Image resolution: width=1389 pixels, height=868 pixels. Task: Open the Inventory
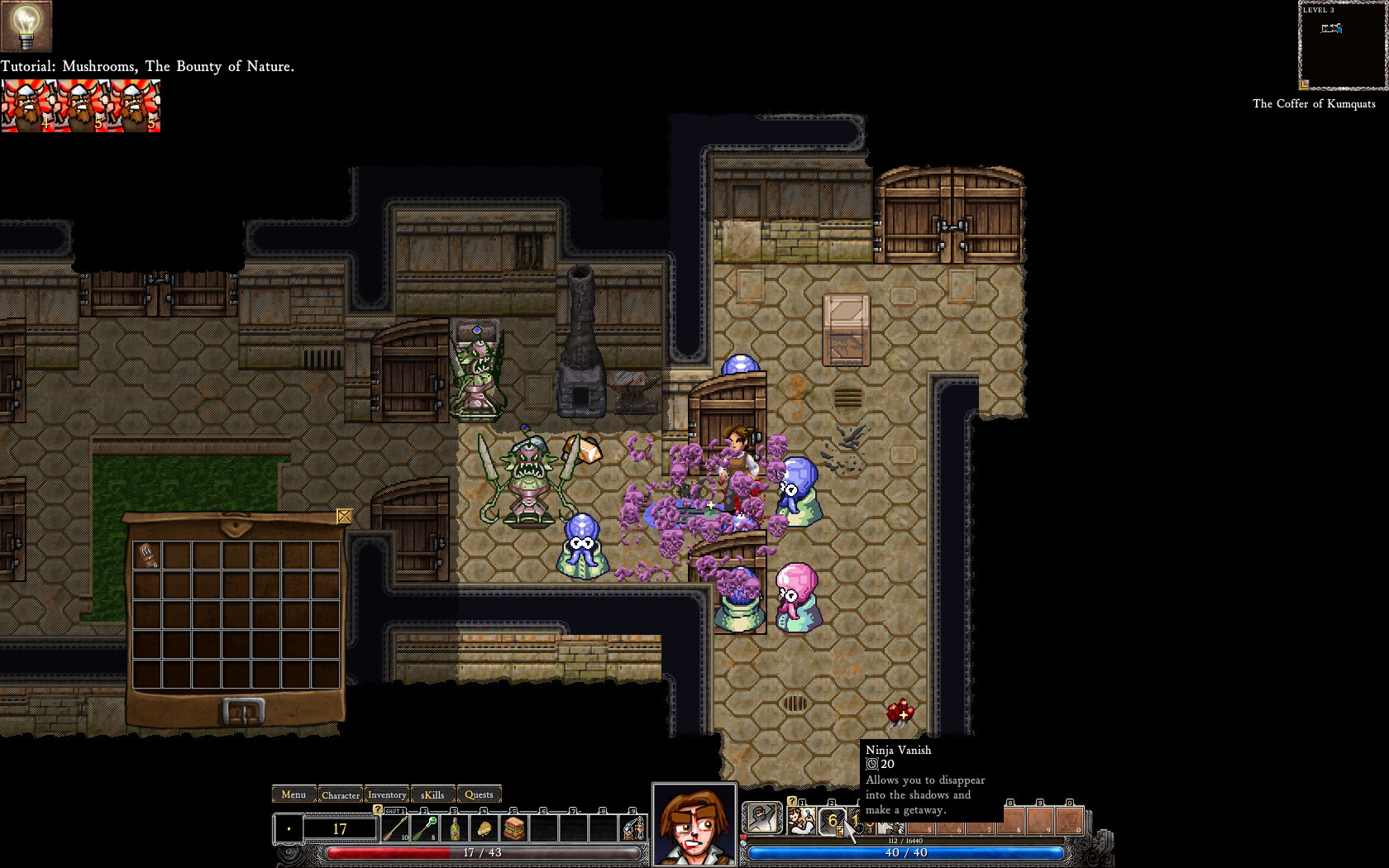click(x=387, y=794)
